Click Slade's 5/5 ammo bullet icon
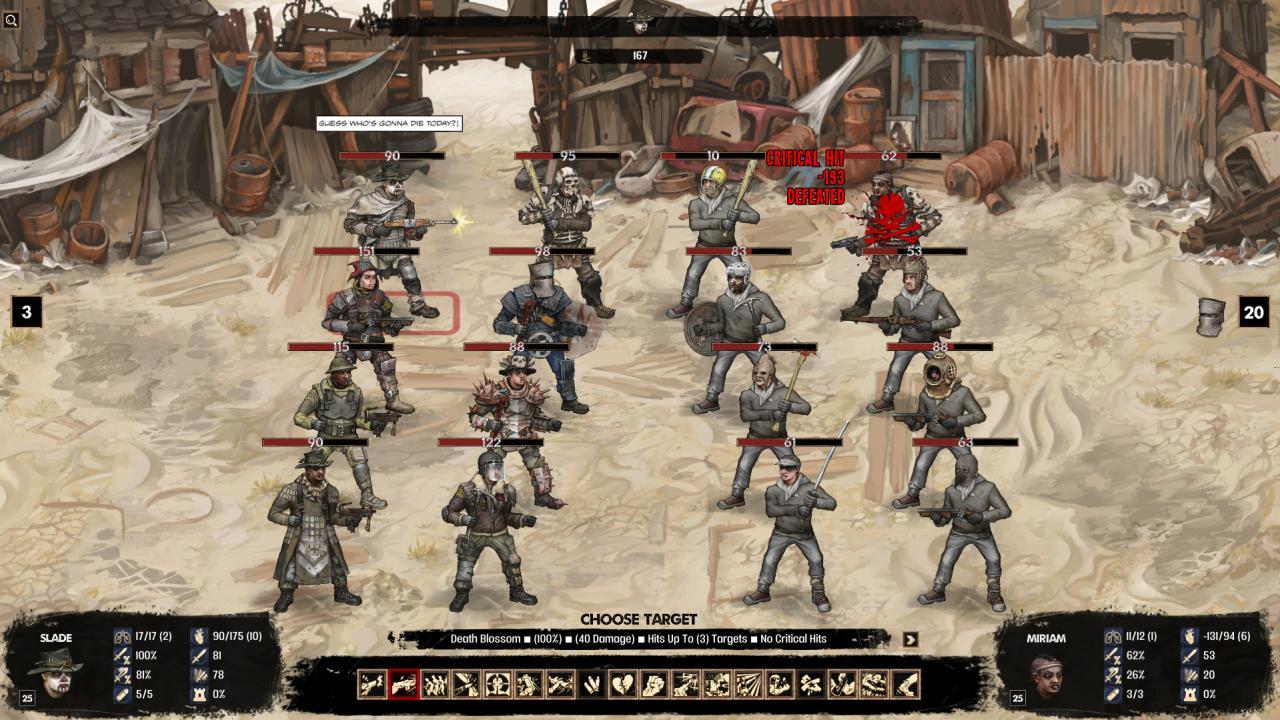Viewport: 1280px width, 720px height. [121, 695]
